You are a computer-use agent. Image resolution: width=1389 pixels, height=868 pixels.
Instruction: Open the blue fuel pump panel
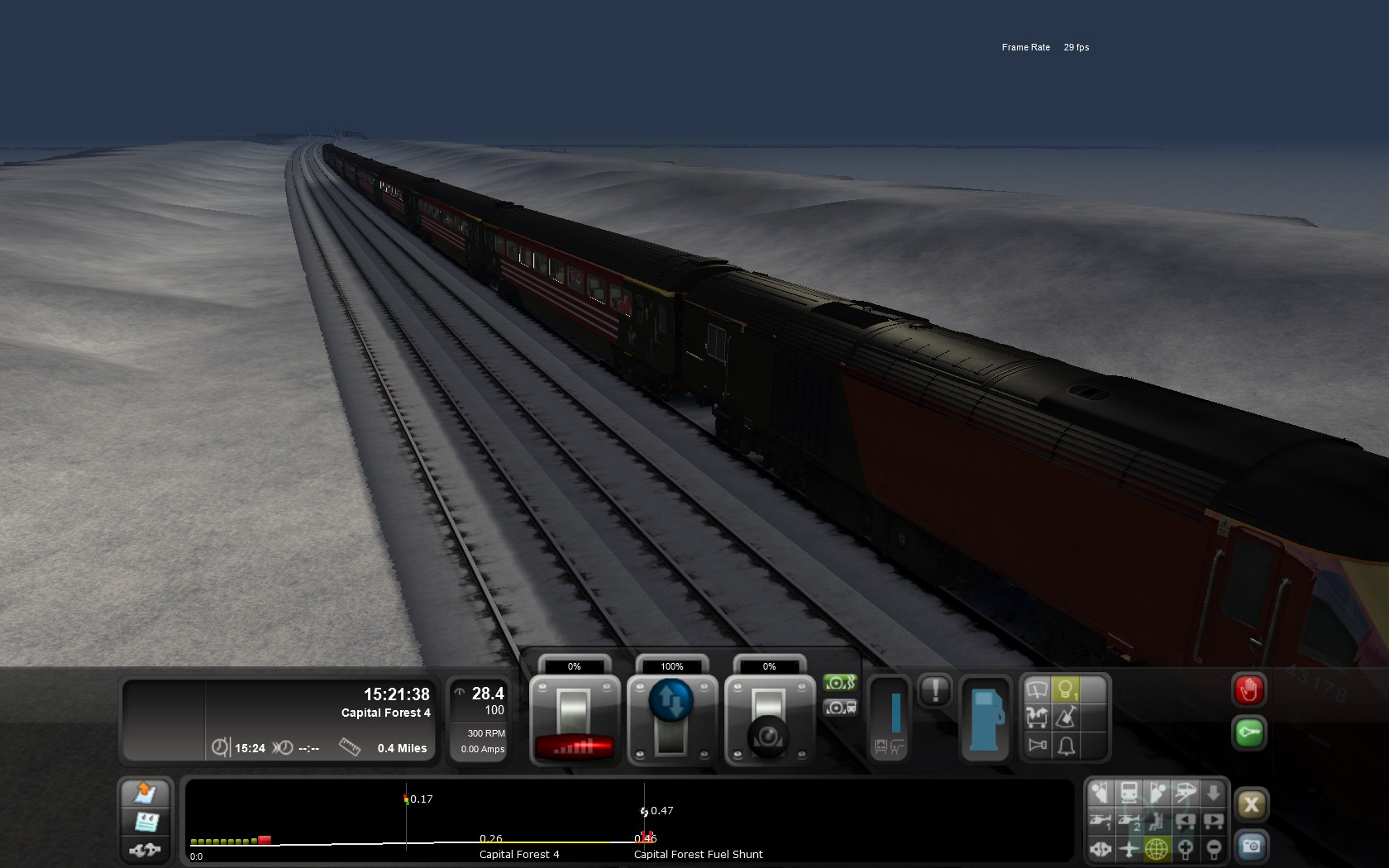pyautogui.click(x=985, y=718)
